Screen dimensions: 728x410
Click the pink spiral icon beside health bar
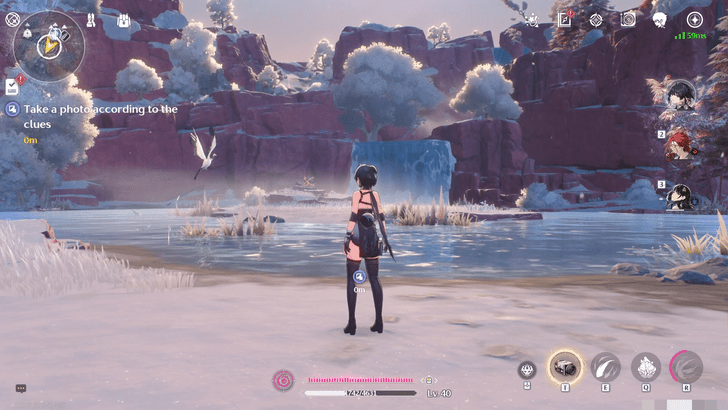pyautogui.click(x=284, y=380)
